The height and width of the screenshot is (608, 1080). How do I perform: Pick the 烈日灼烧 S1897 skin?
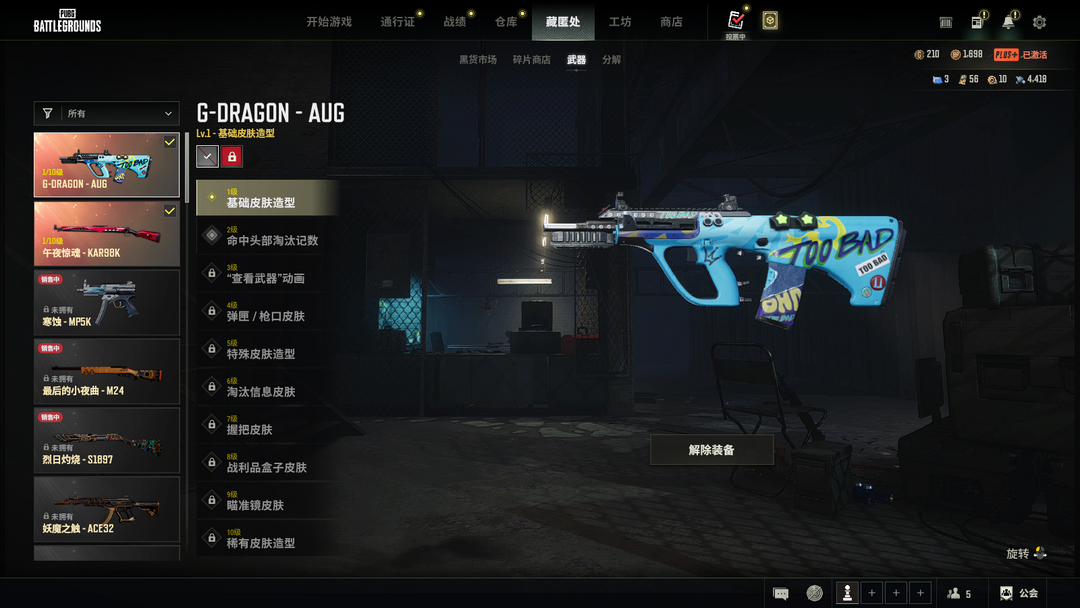[107, 441]
